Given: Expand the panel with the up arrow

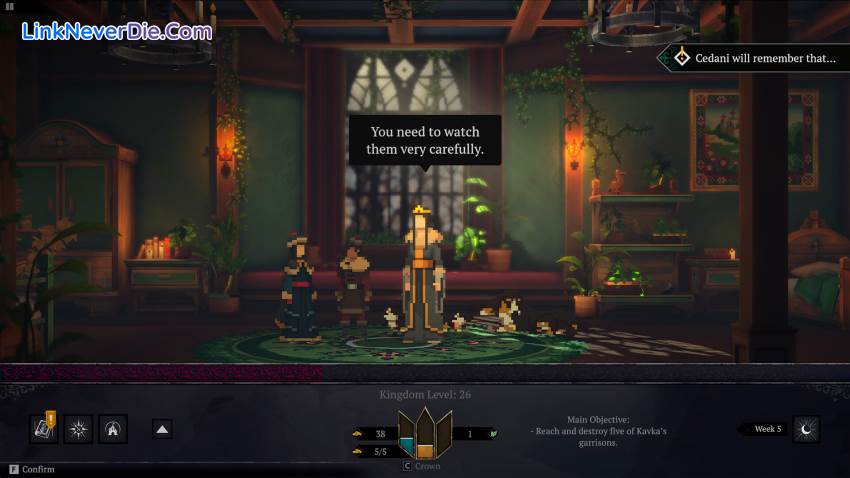Looking at the screenshot, I should (x=161, y=429).
